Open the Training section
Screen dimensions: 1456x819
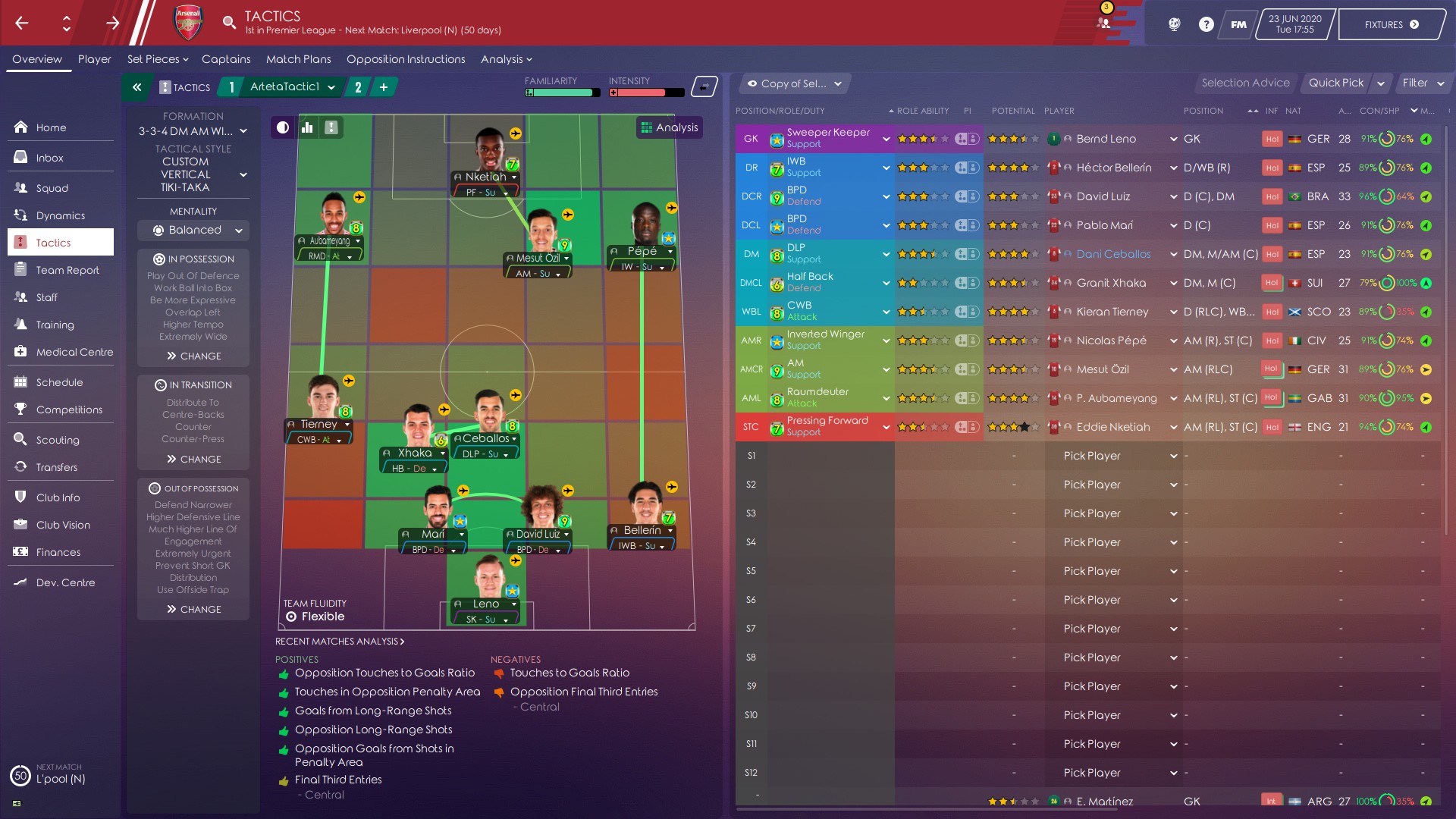pyautogui.click(x=55, y=325)
